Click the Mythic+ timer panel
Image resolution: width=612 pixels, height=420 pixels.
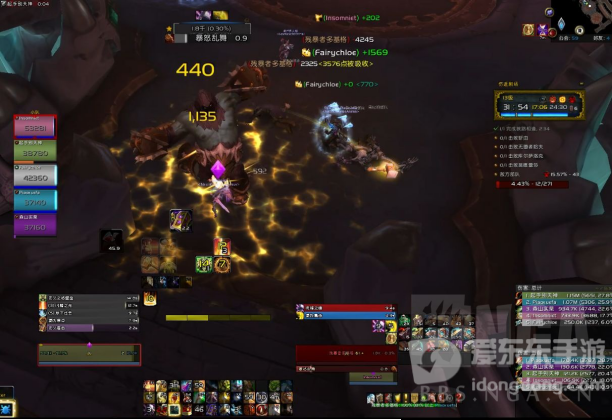[x=538, y=105]
